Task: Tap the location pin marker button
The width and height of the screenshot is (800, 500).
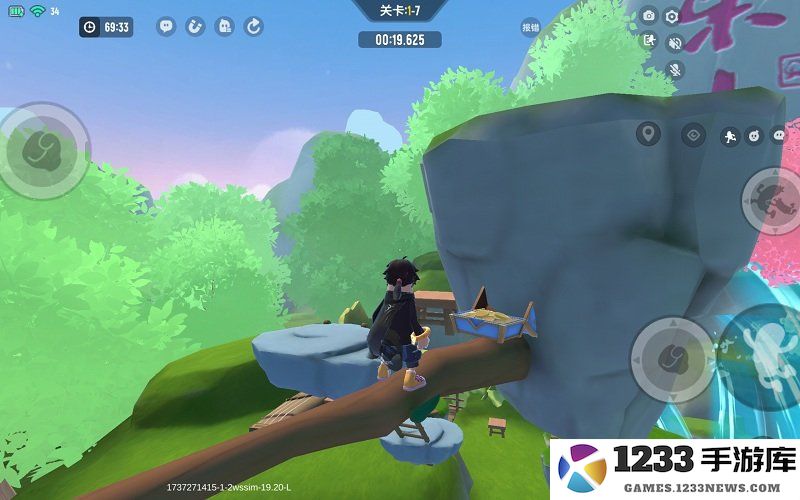Action: tap(649, 134)
